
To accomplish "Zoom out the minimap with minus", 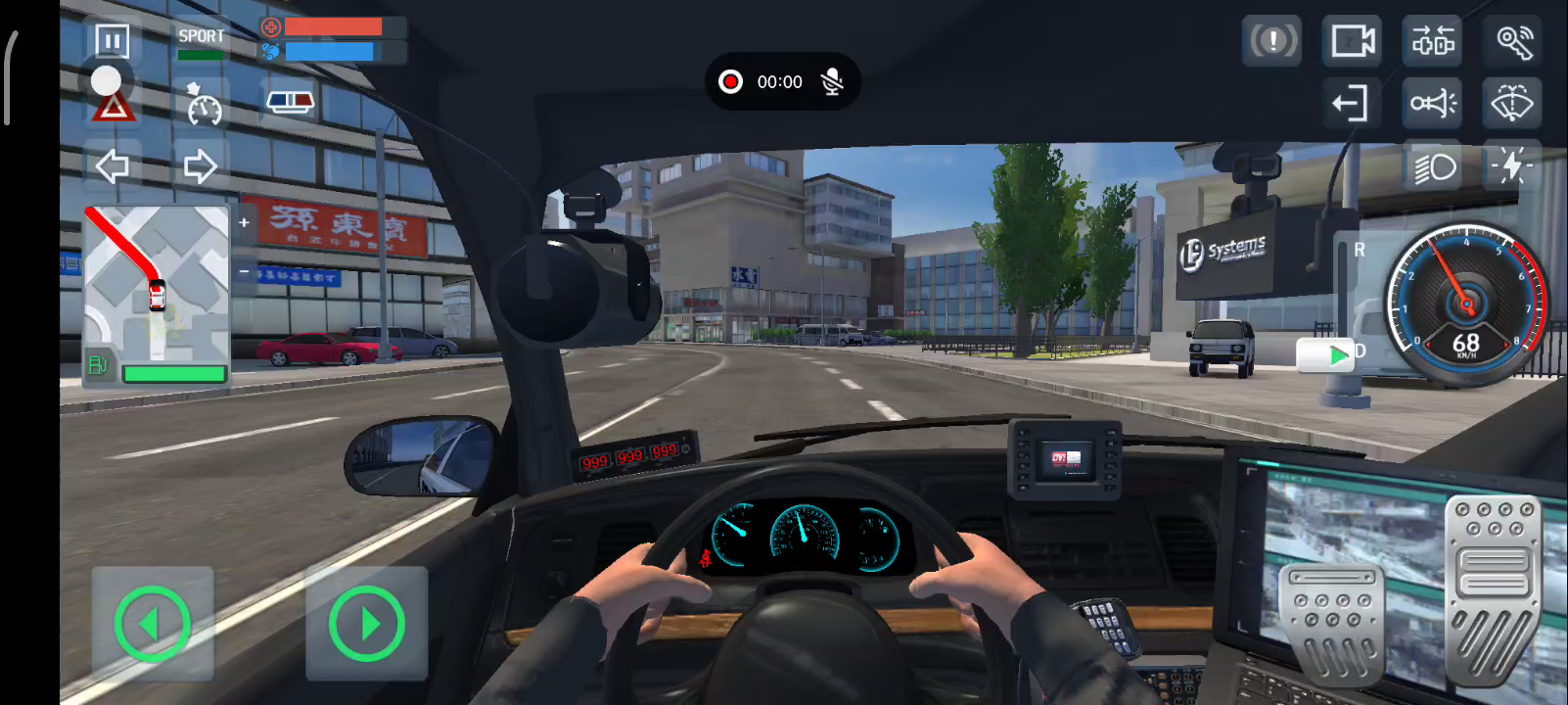I will pyautogui.click(x=244, y=271).
